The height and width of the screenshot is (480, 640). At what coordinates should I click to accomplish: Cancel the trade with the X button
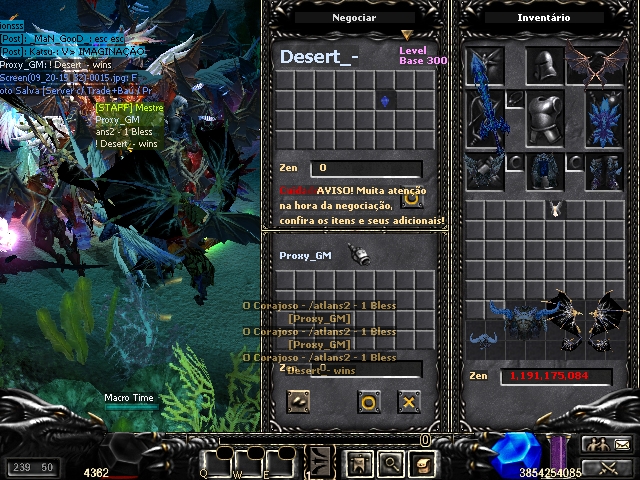tap(408, 402)
